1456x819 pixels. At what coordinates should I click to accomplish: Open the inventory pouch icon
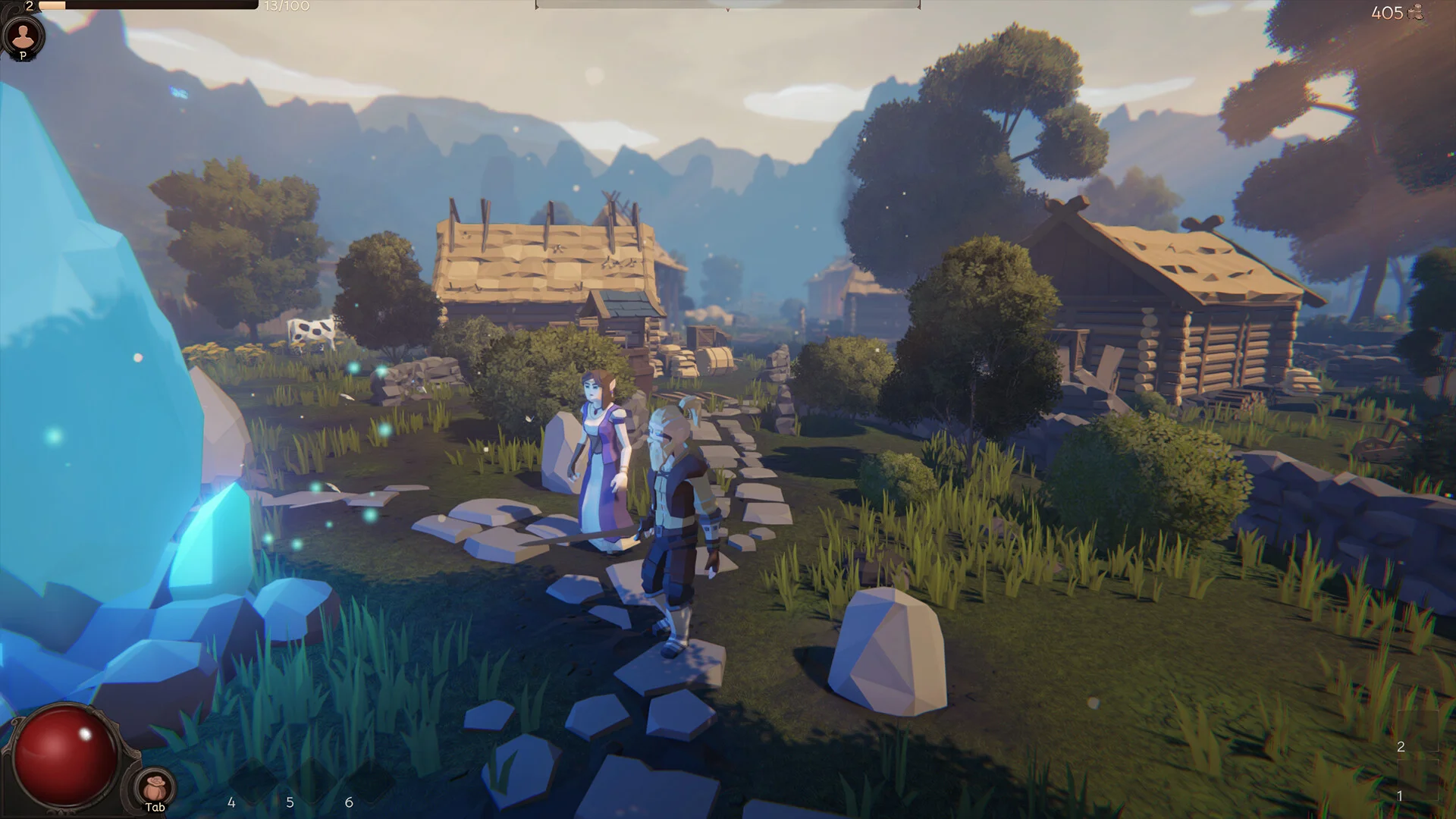tap(155, 786)
